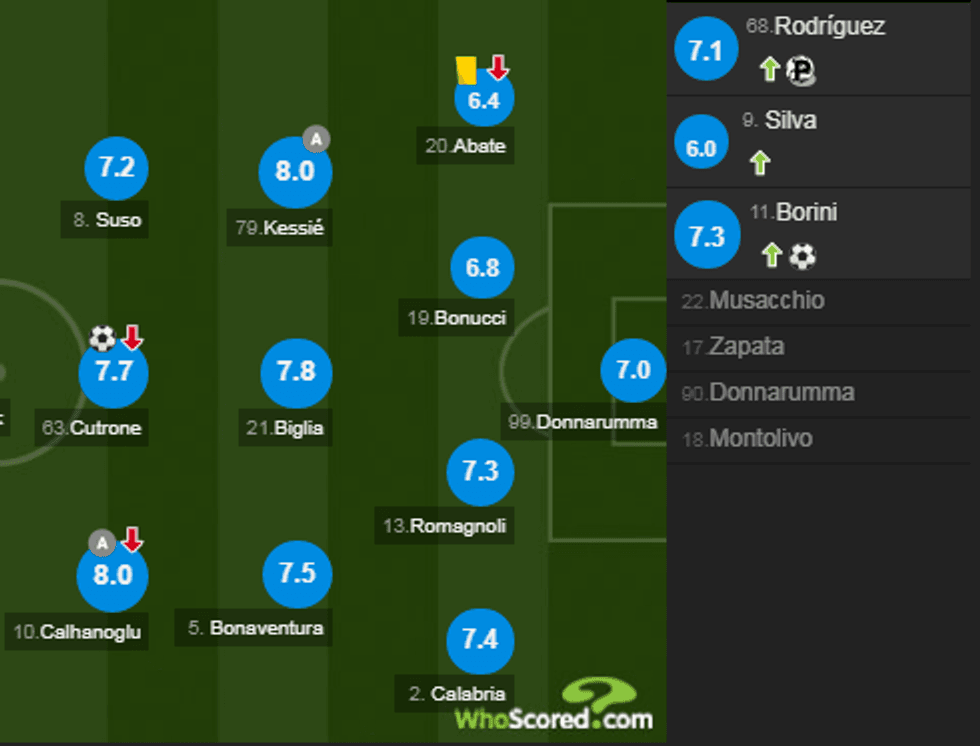Select Bonucci's 6.8 rating bubble

coord(482,269)
